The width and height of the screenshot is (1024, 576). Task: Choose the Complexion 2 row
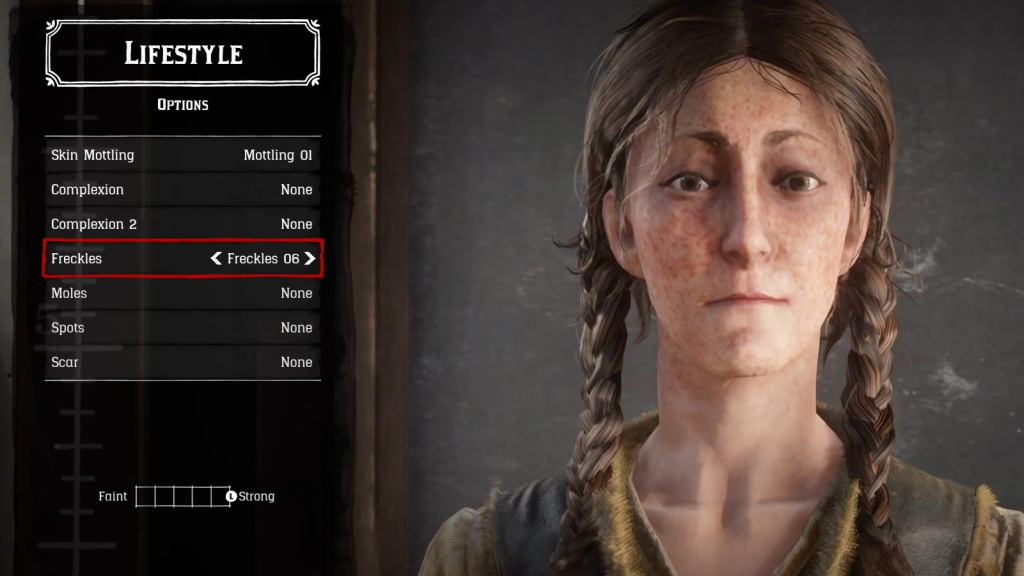(x=182, y=224)
